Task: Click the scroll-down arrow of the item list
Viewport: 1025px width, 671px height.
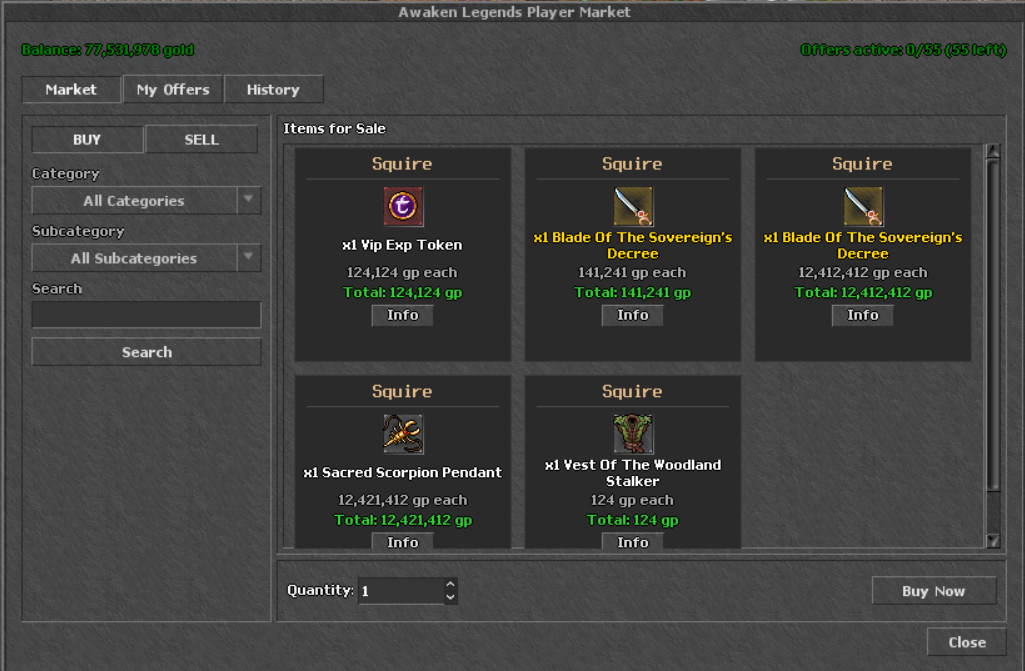Action: coord(993,541)
